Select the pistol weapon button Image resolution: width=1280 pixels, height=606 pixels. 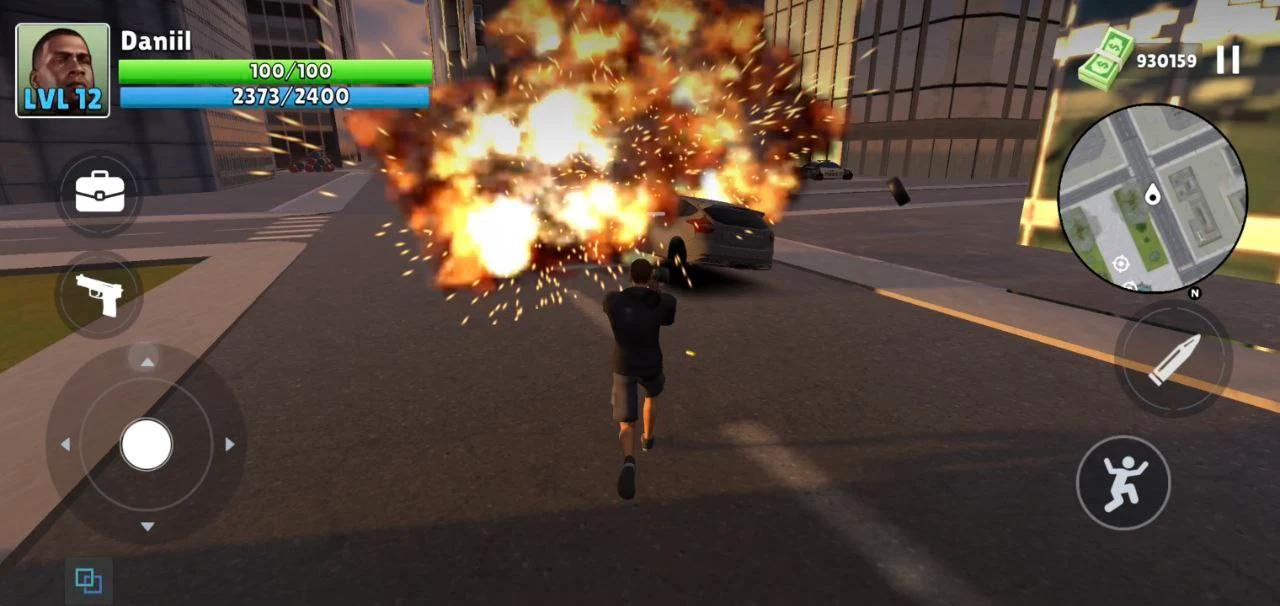point(100,294)
